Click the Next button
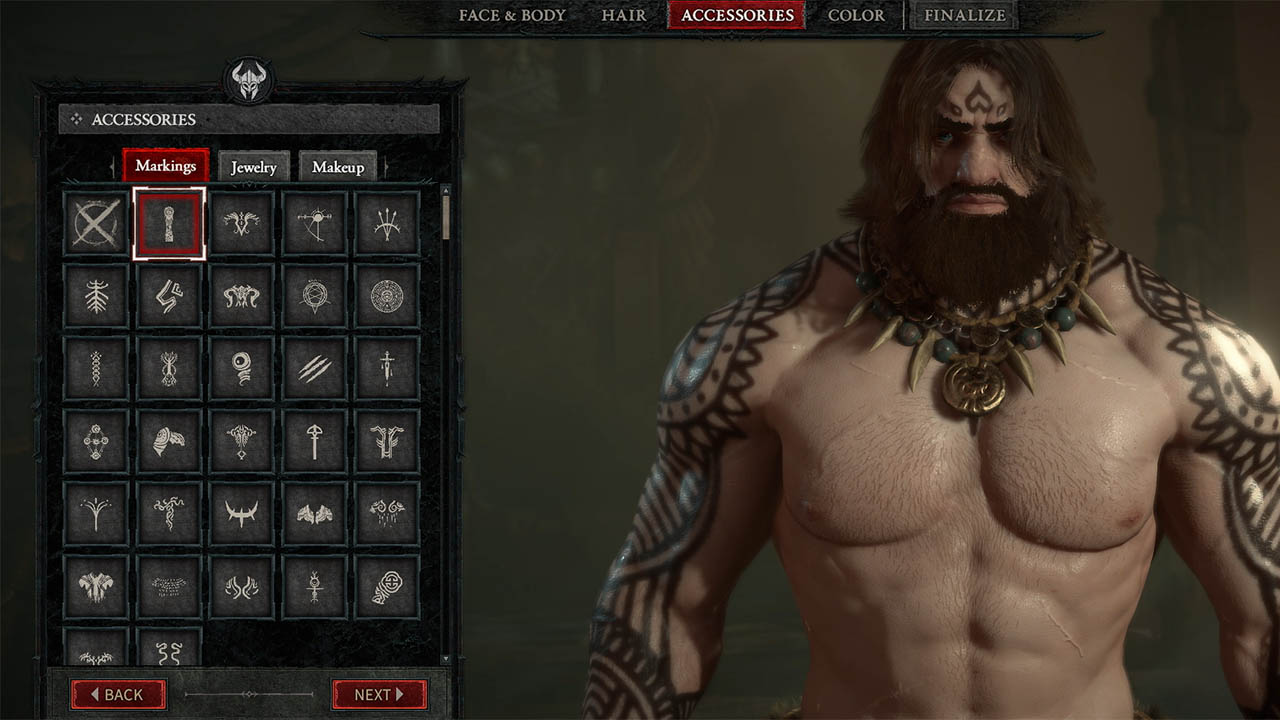Viewport: 1280px width, 720px height. (378, 695)
